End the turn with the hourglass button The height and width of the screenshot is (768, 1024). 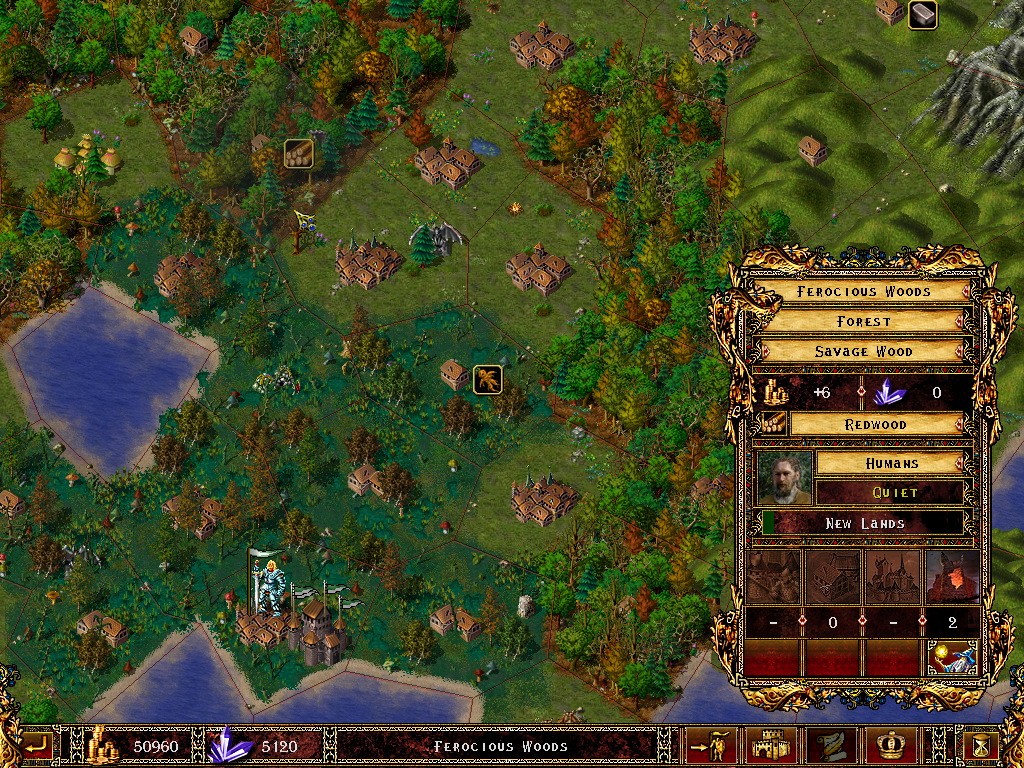pyautogui.click(x=977, y=745)
